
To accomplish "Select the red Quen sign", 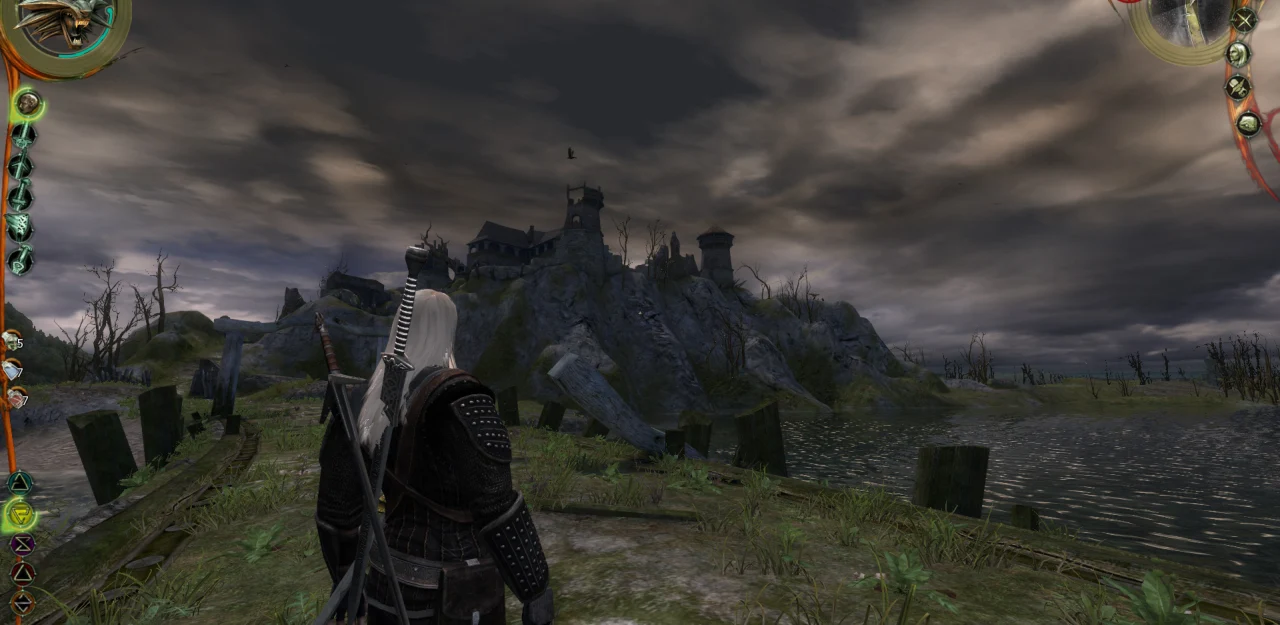I will point(22,573).
